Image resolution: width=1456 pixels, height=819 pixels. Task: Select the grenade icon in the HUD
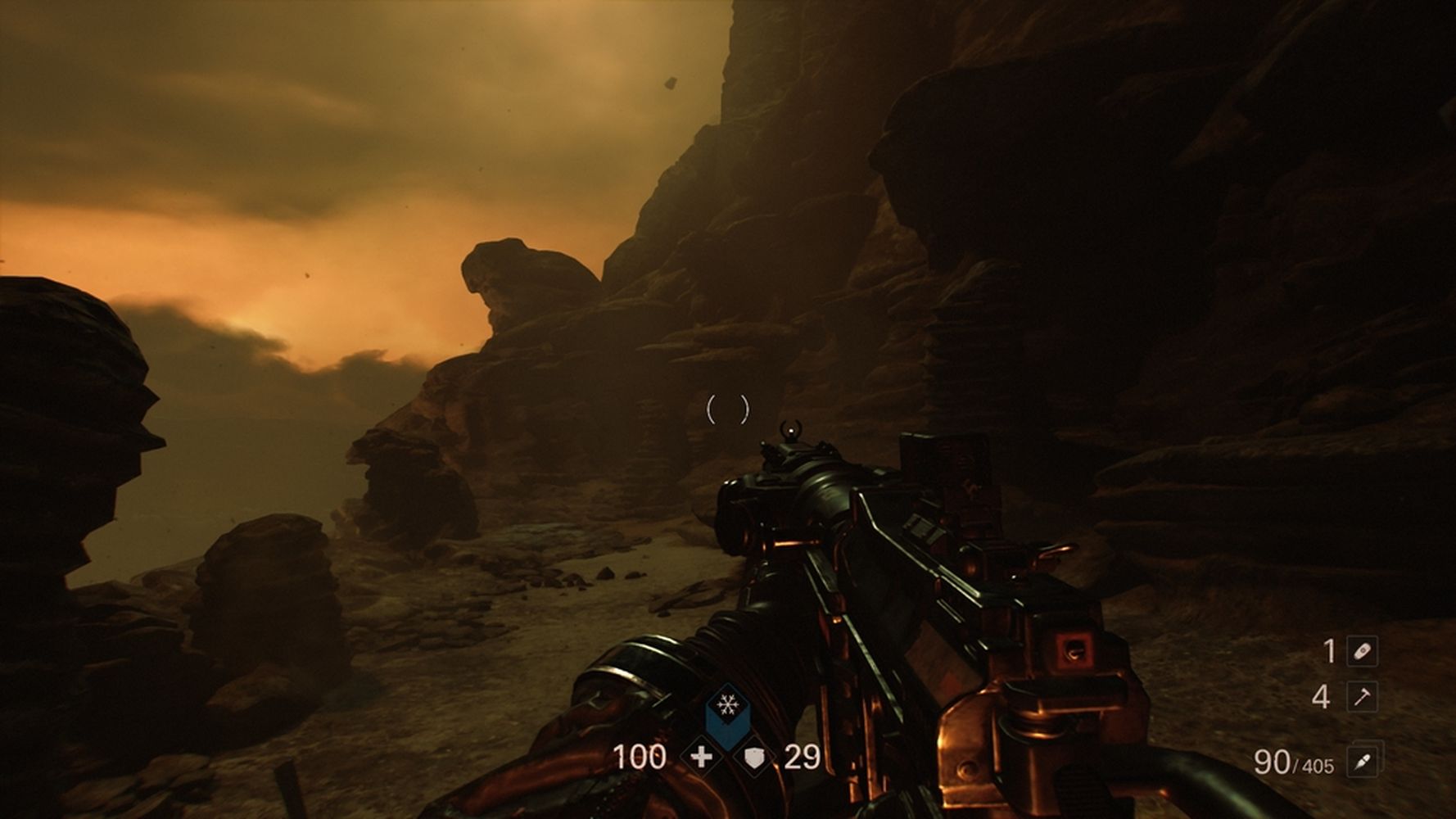click(1362, 652)
